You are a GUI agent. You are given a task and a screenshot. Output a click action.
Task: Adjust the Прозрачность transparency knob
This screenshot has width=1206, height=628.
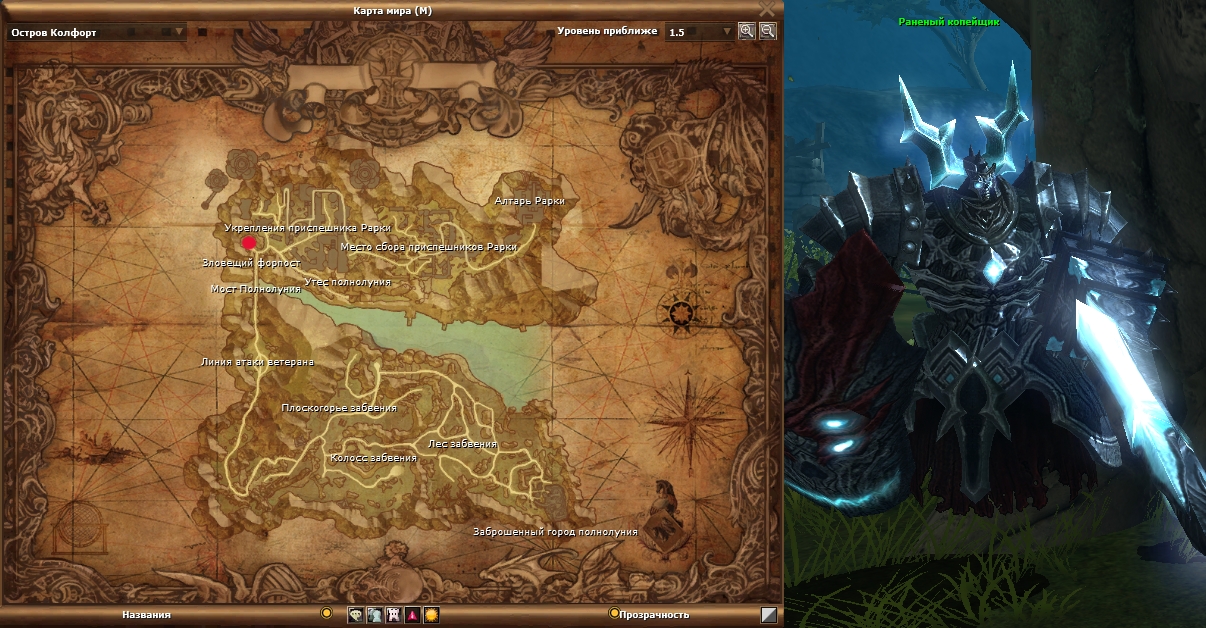coord(614,613)
